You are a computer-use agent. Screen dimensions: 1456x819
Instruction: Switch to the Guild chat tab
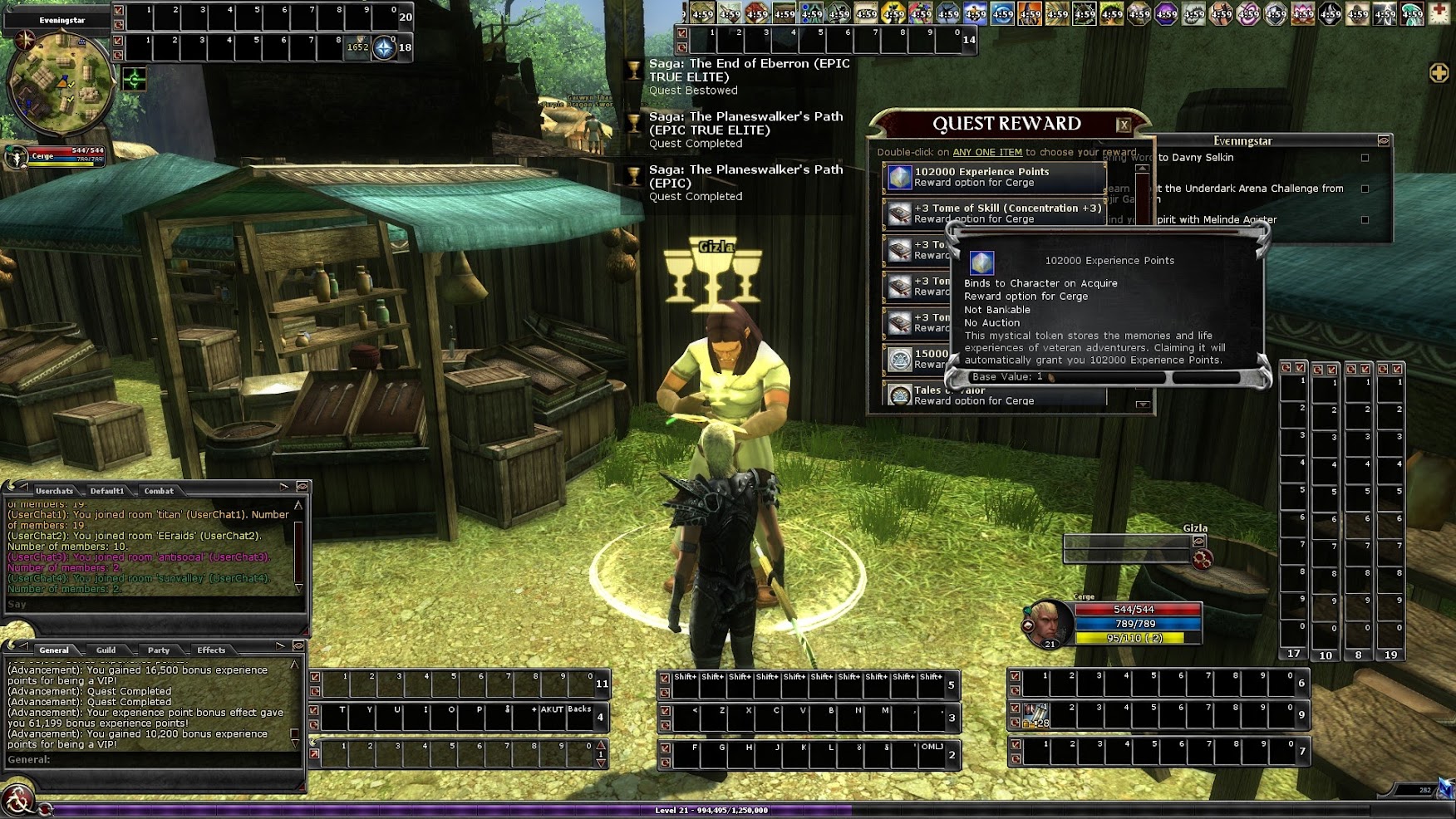106,650
